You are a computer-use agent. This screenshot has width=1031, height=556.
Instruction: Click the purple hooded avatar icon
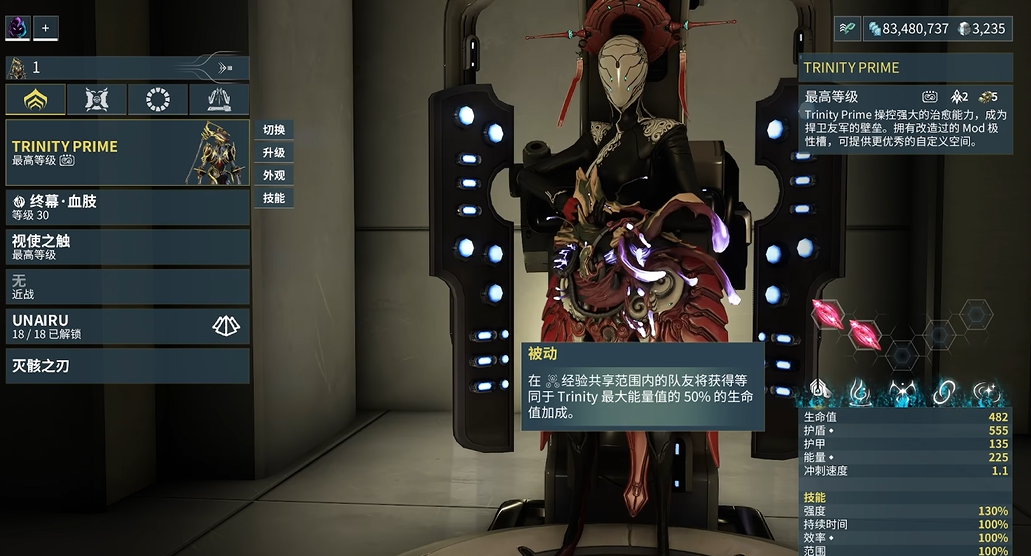18,27
